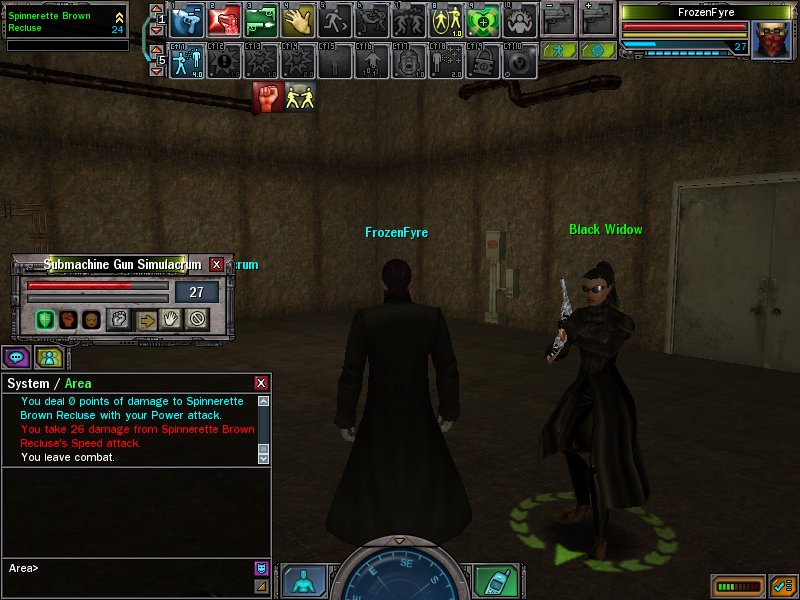The width and height of the screenshot is (800, 600).
Task: Switch to the yellow team tab
Action: point(48,357)
